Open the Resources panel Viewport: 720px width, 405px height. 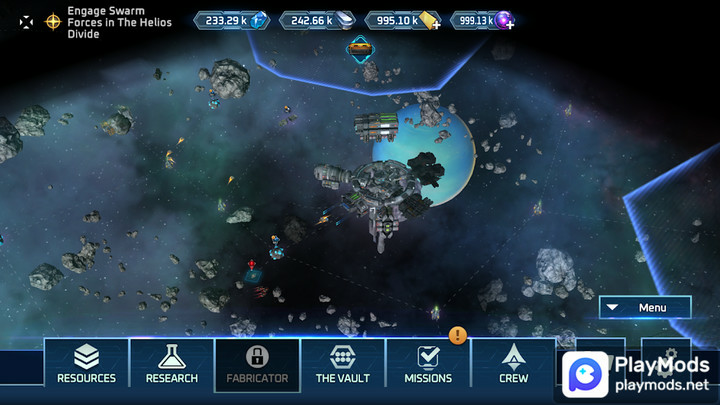click(x=86, y=362)
